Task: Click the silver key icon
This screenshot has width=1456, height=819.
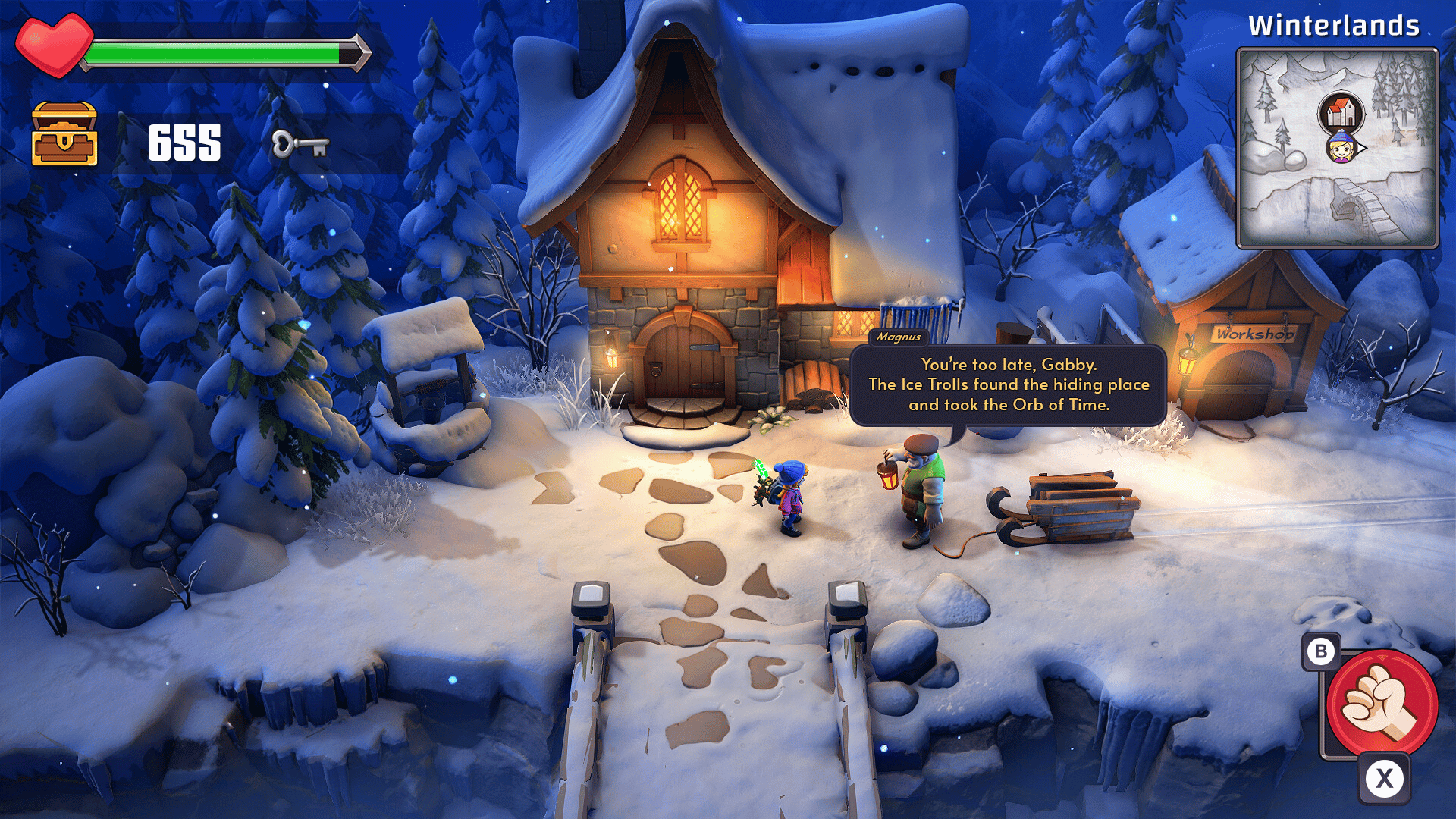Action: [x=300, y=143]
